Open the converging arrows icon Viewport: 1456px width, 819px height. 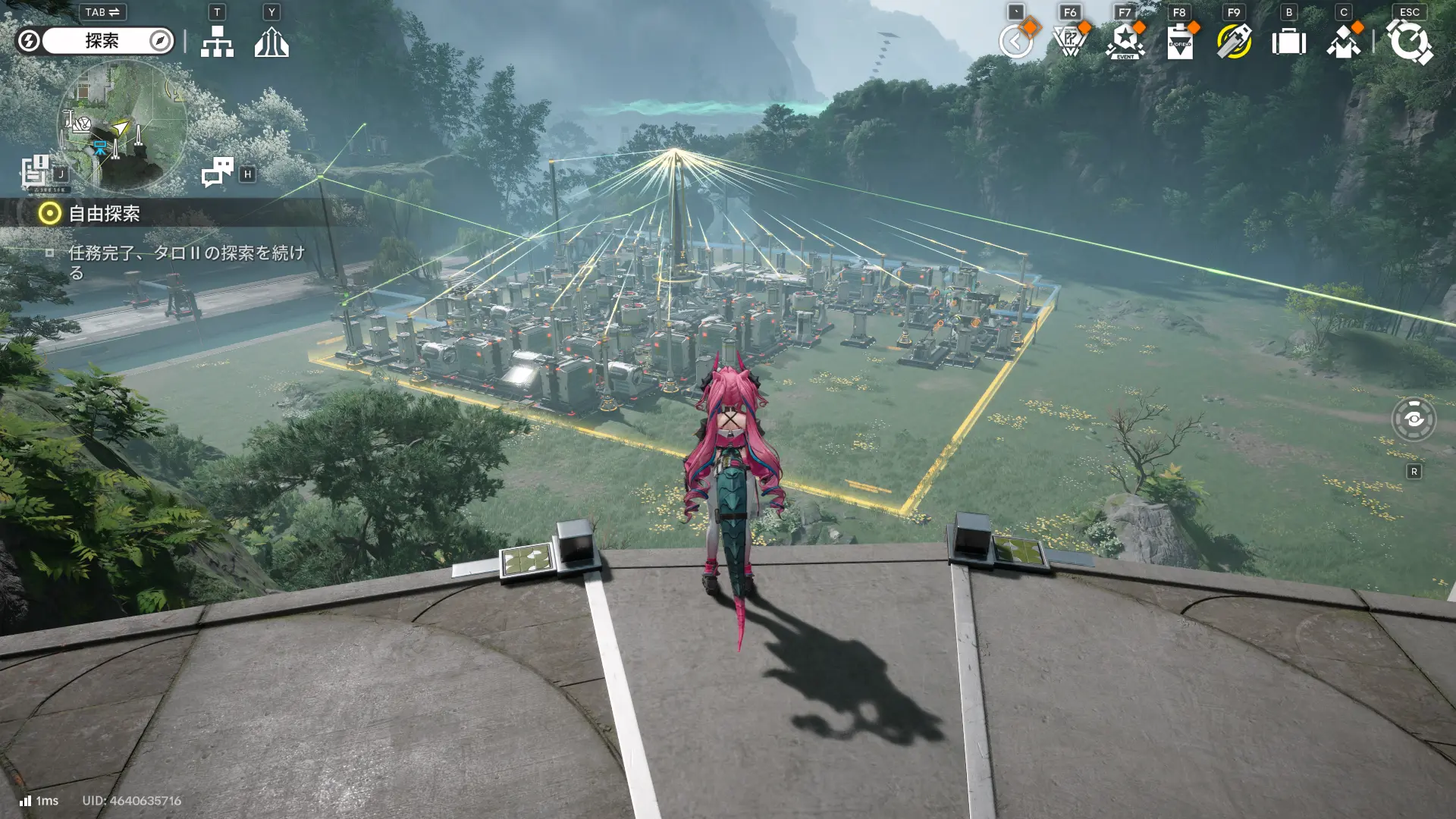(271, 42)
